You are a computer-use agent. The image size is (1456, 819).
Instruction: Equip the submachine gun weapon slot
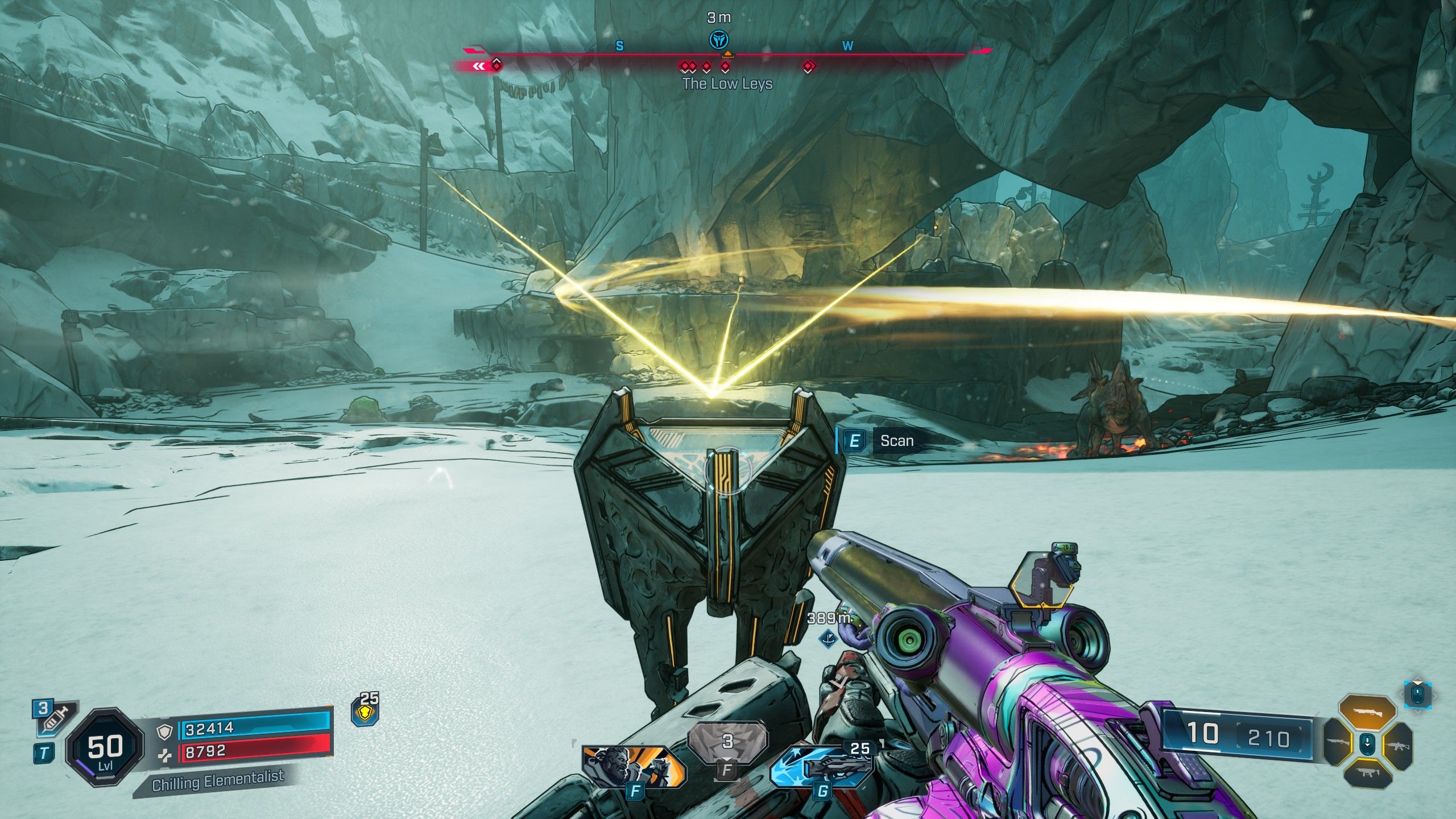[x=1367, y=772]
